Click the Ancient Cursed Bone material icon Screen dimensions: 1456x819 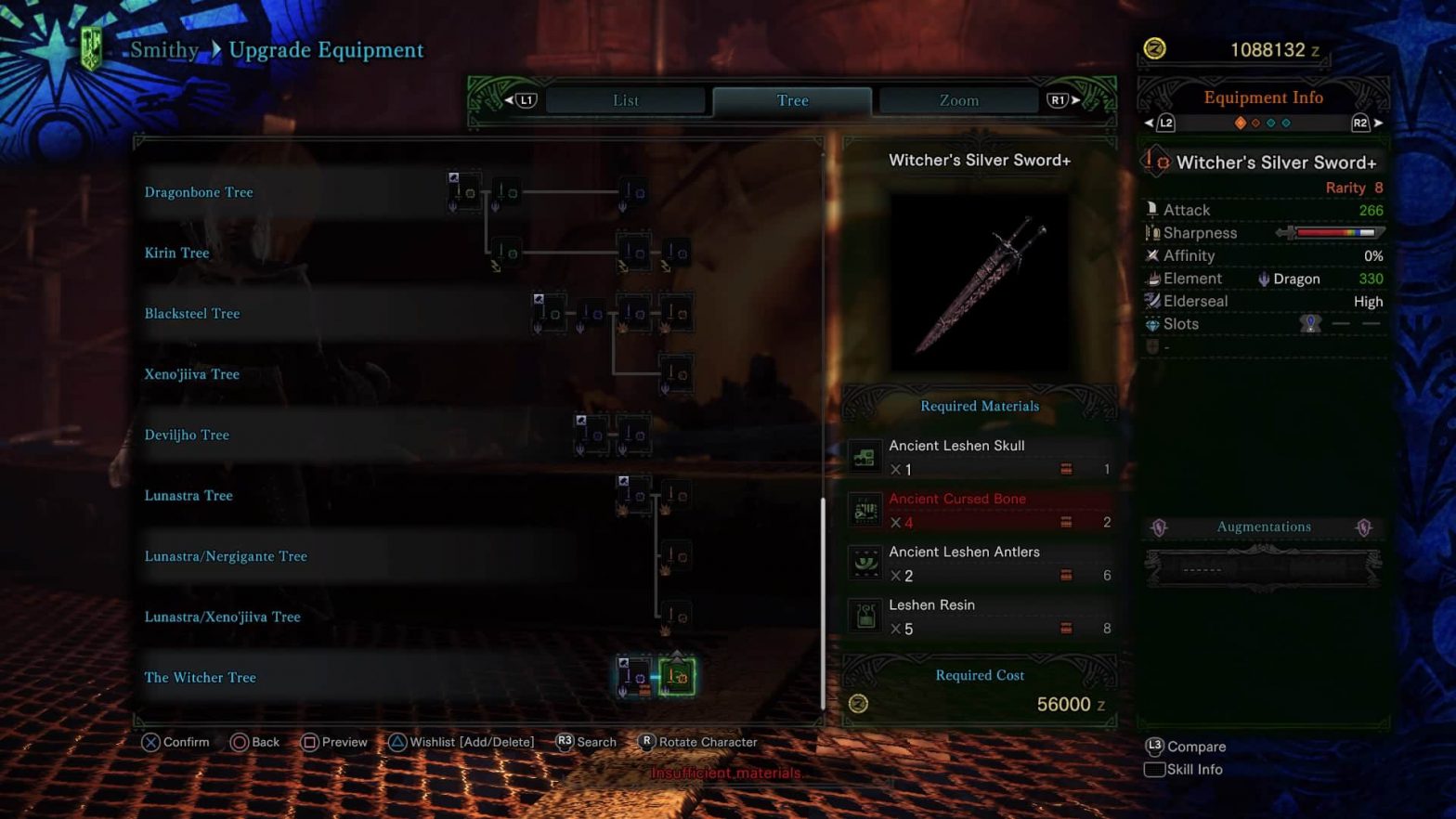pos(864,510)
